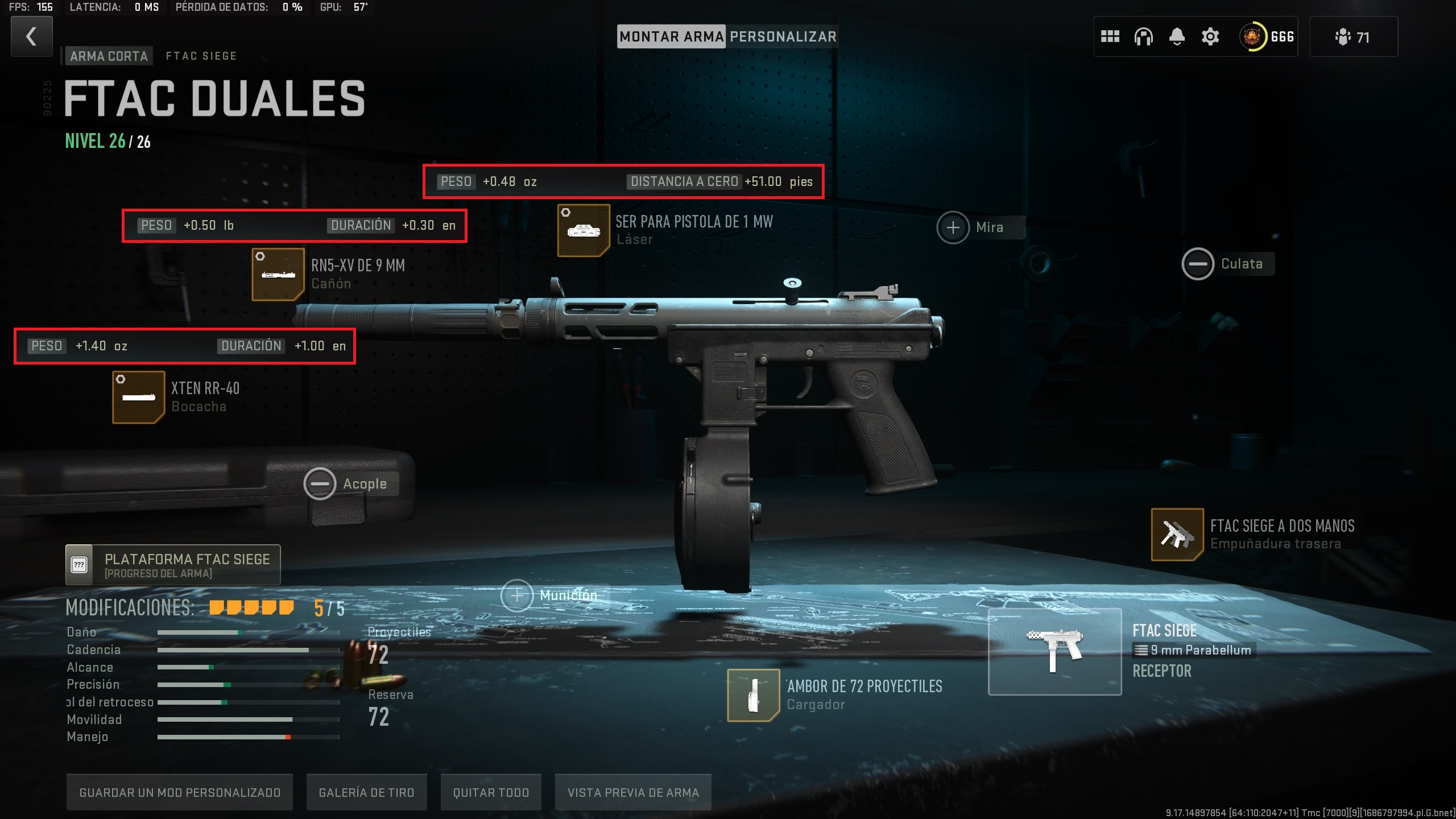Select the MONTAR ARMA tab
Image resolution: width=1456 pixels, height=819 pixels.
[671, 36]
